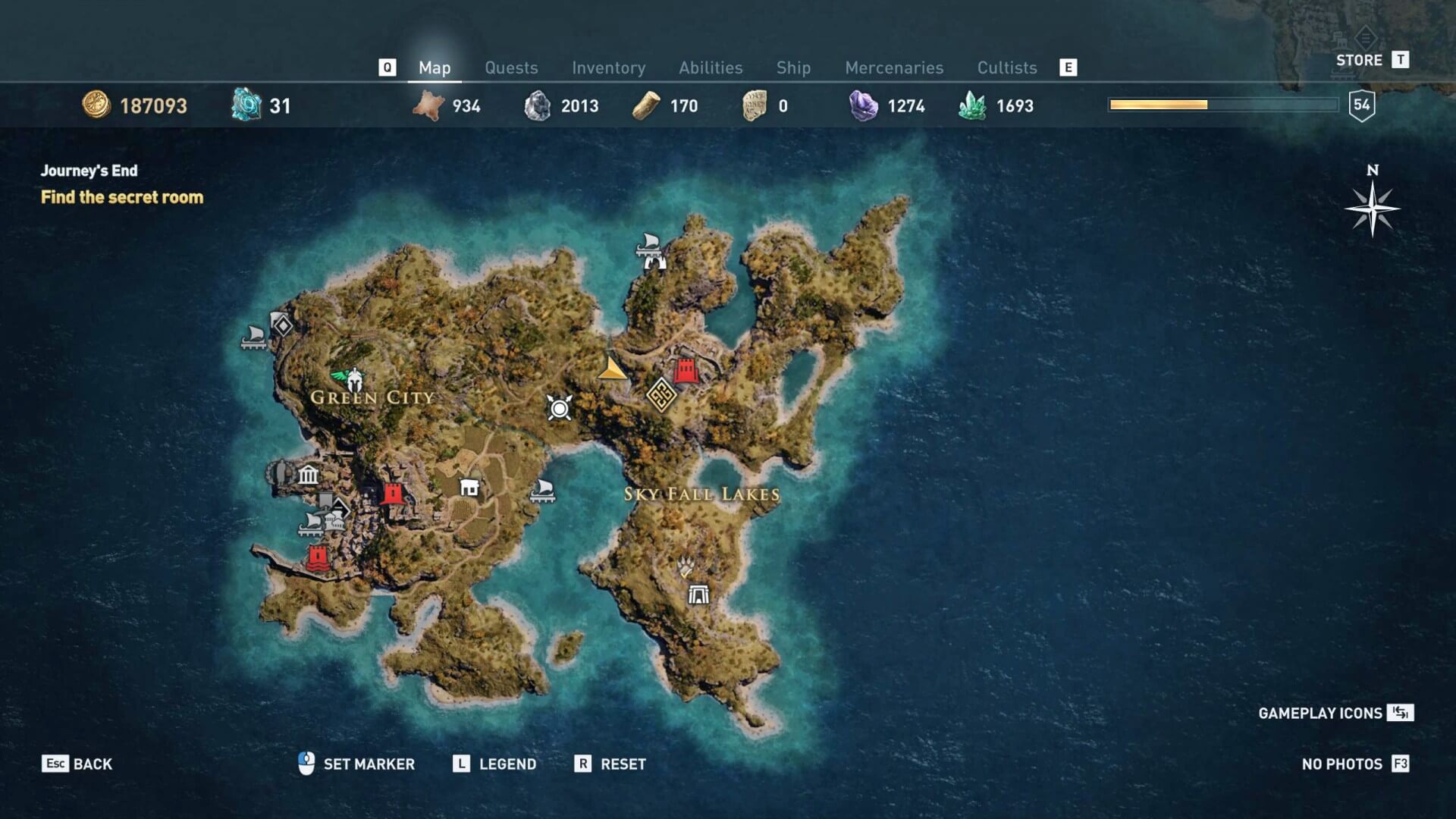Pick the circular target marker mid-island
This screenshot has width=1456, height=819.
coord(560,409)
